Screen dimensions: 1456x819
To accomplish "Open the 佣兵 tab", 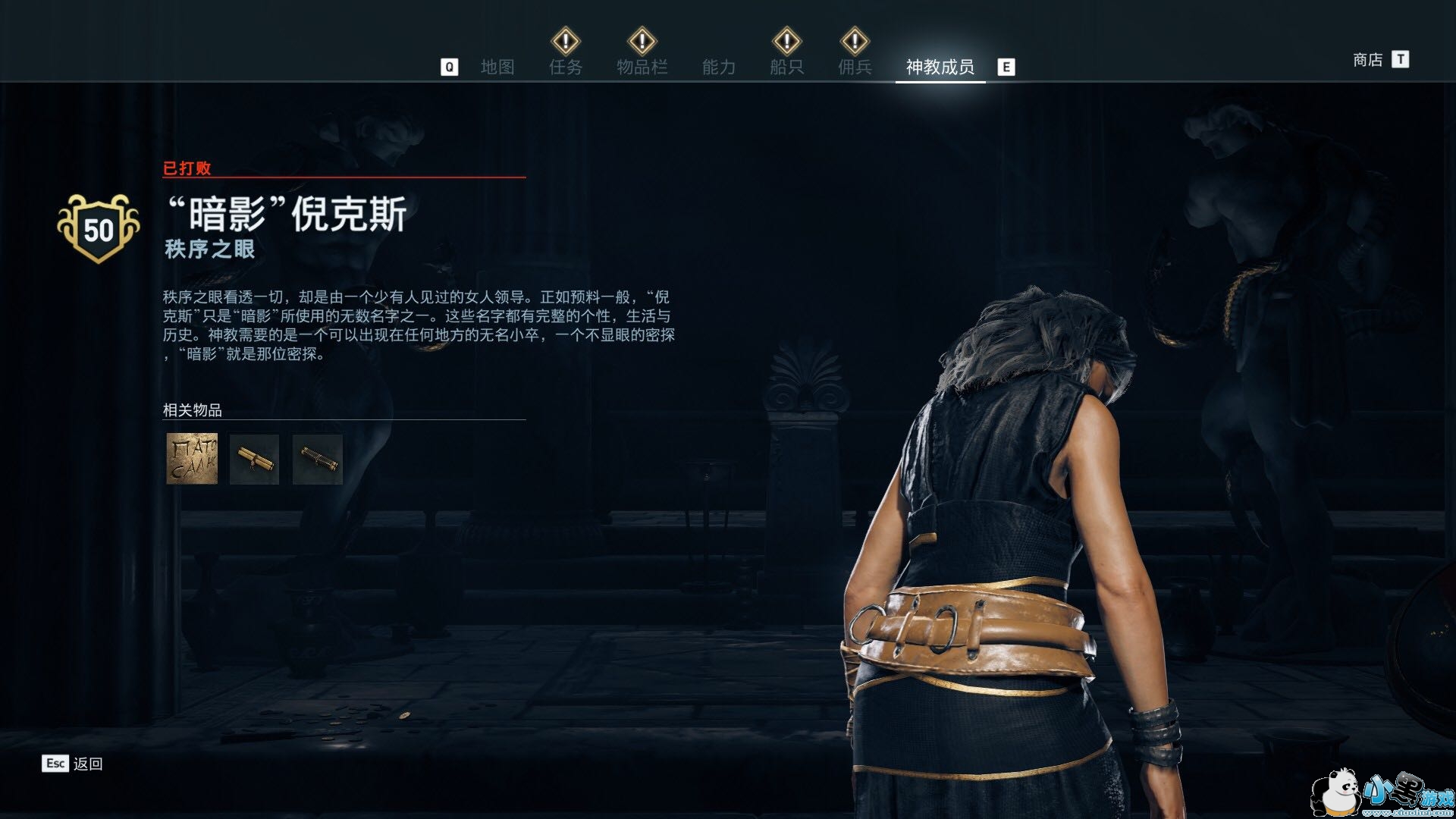I will pos(855,67).
